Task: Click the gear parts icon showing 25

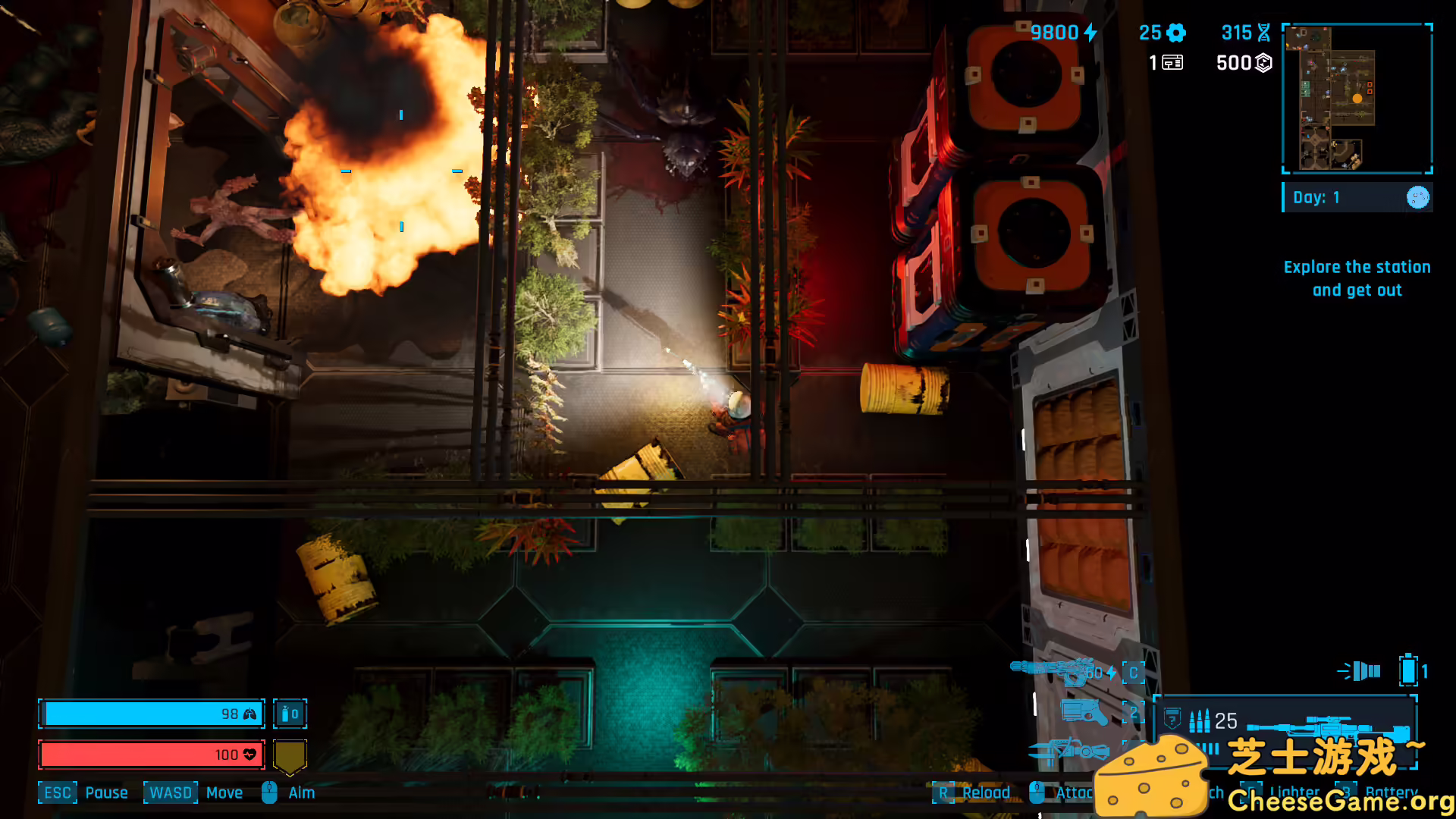Action: tap(1175, 33)
